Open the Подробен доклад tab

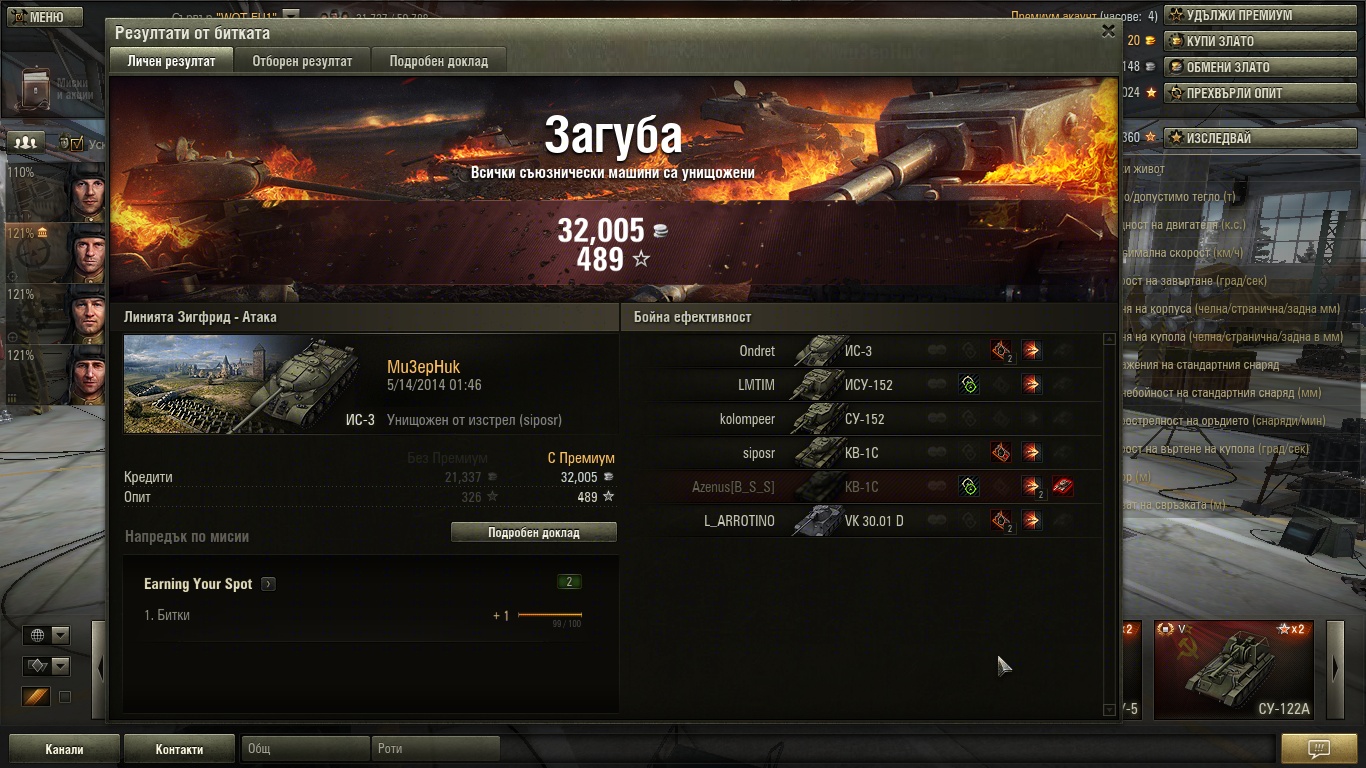point(438,61)
